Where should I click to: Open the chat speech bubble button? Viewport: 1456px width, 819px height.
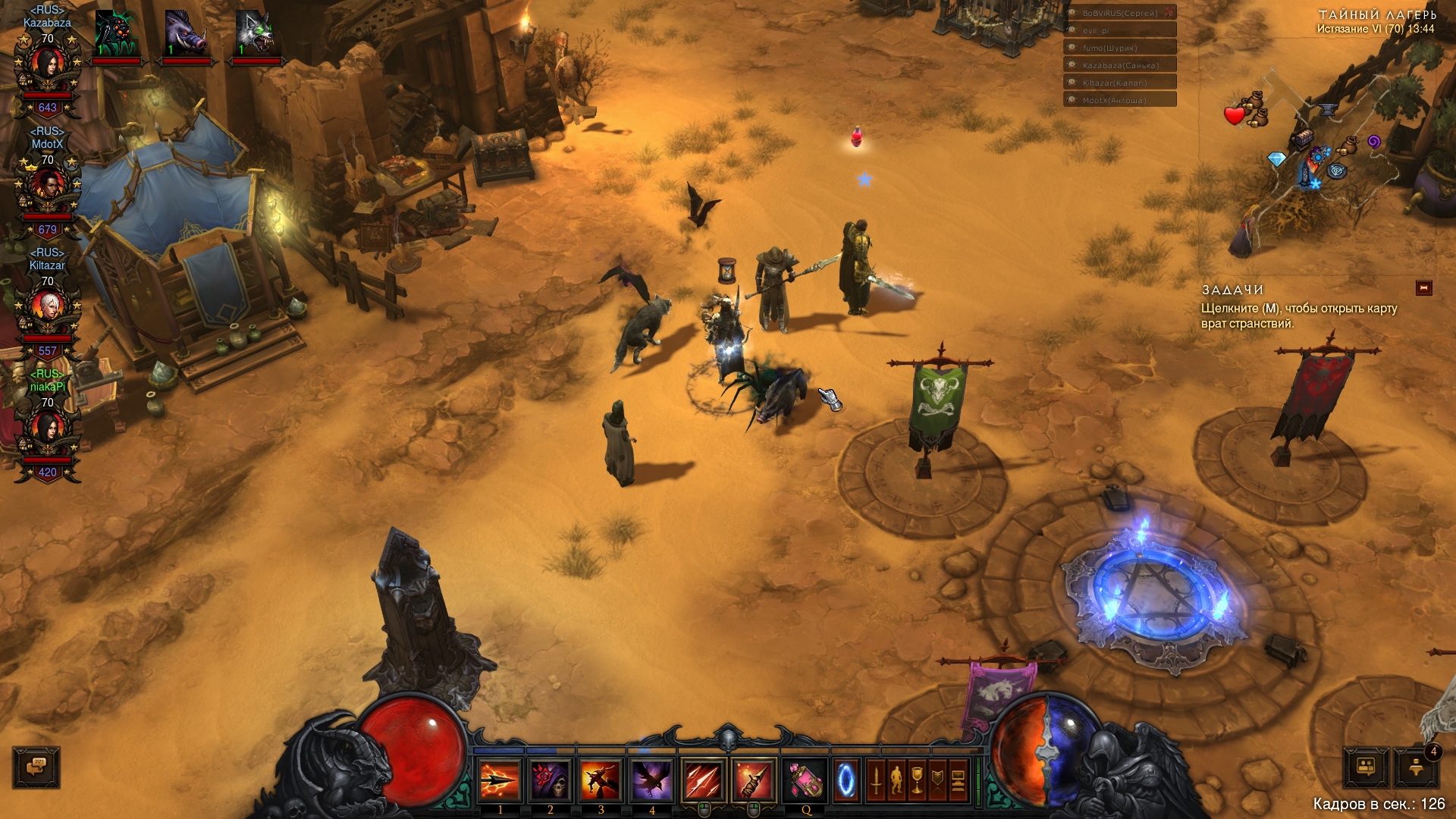click(36, 767)
